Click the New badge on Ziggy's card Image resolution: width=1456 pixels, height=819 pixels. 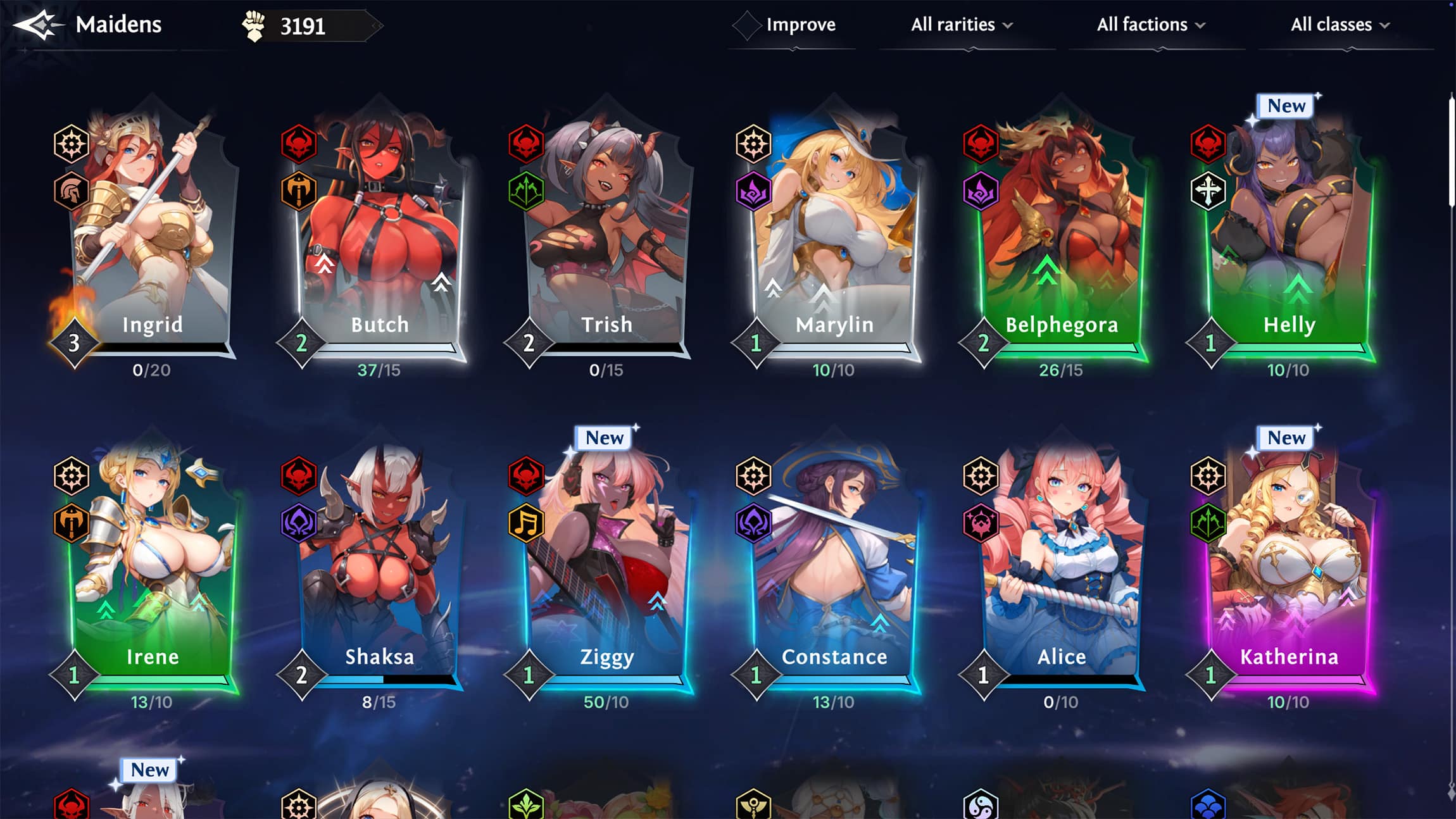tap(602, 438)
